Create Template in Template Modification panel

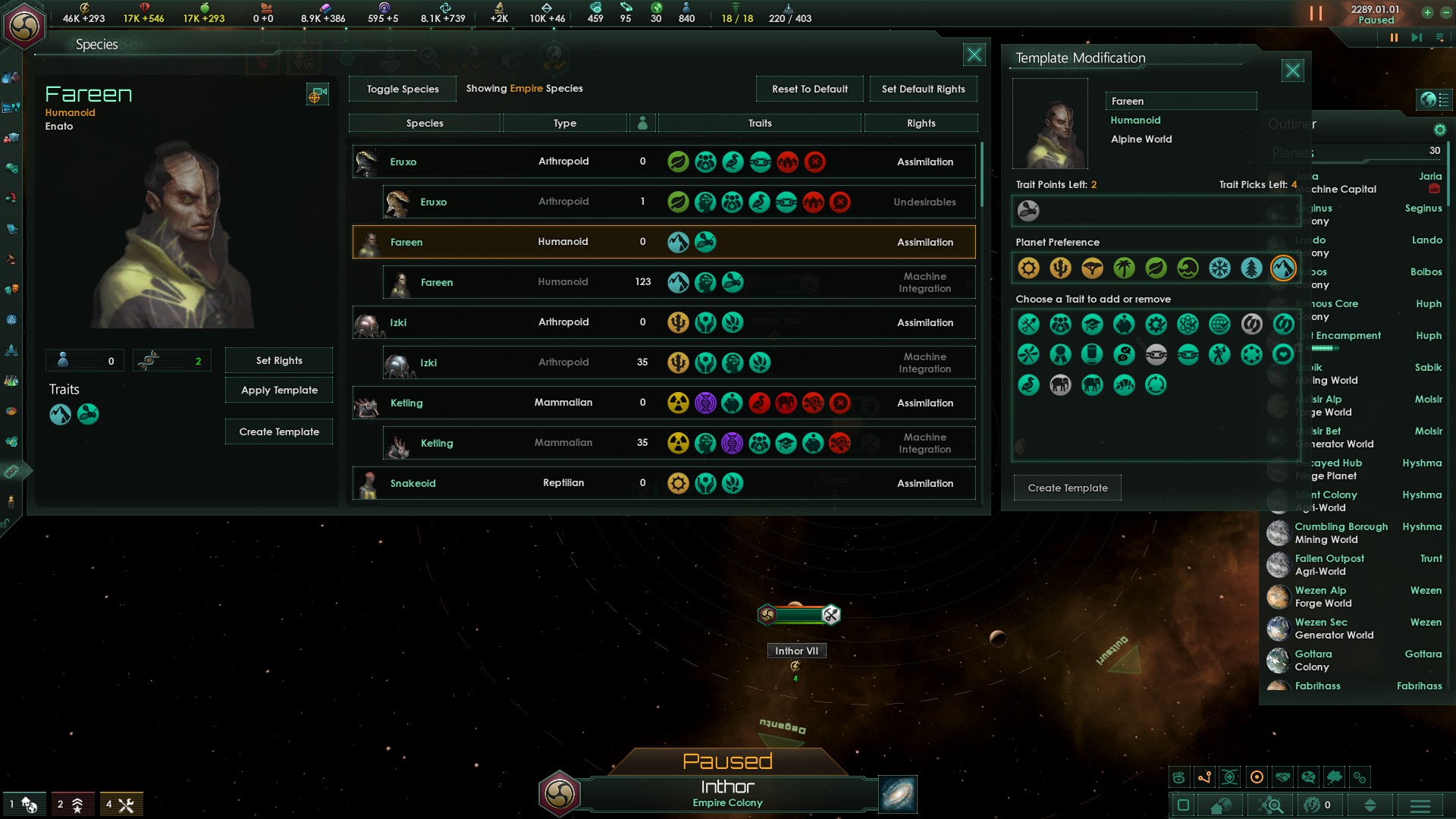[1067, 488]
